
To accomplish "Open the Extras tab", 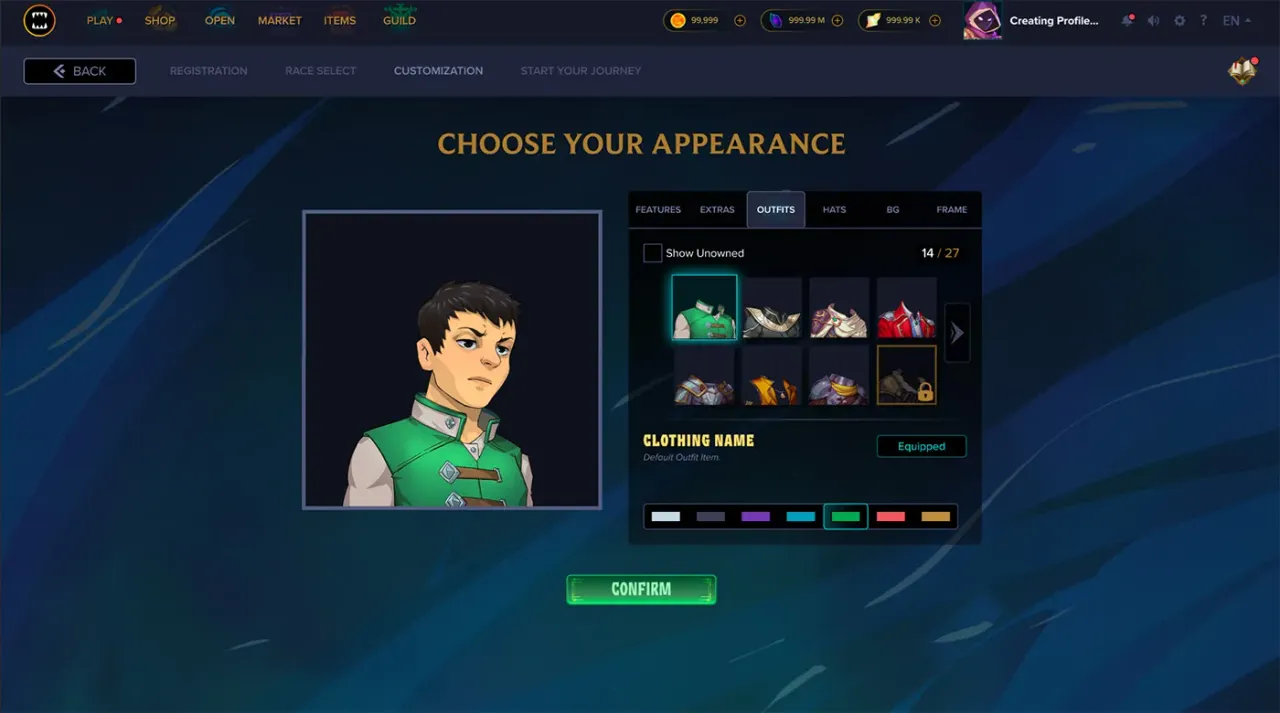I will pos(717,210).
